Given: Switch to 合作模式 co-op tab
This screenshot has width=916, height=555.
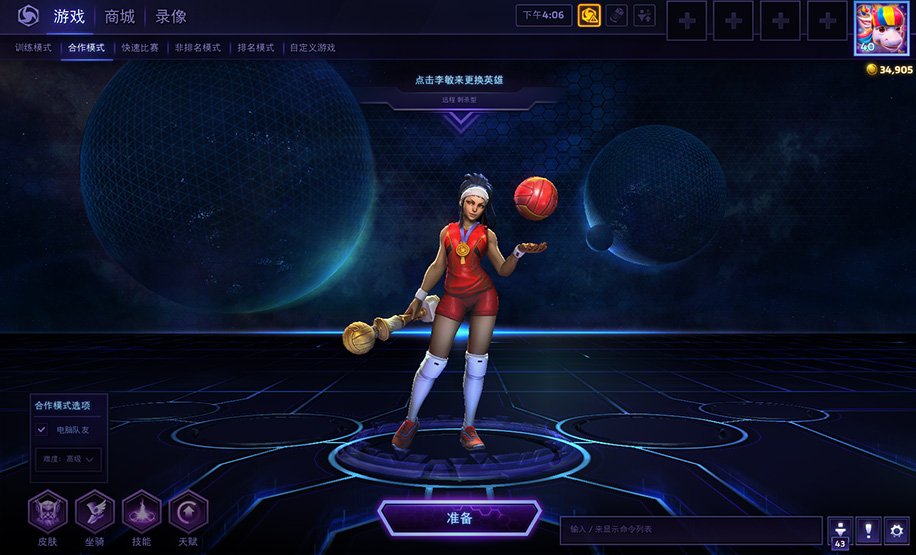Looking at the screenshot, I should (87, 47).
